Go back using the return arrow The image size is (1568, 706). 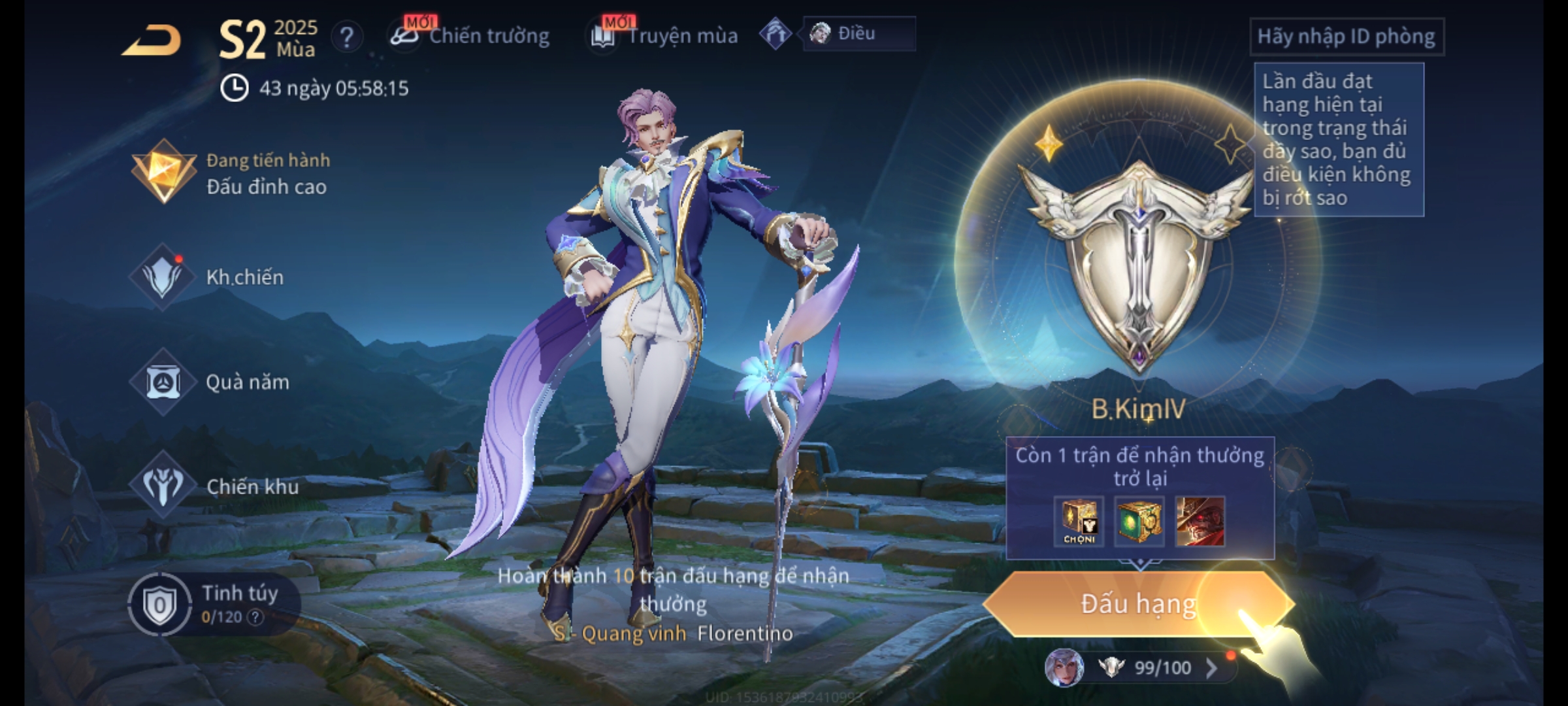click(x=152, y=41)
